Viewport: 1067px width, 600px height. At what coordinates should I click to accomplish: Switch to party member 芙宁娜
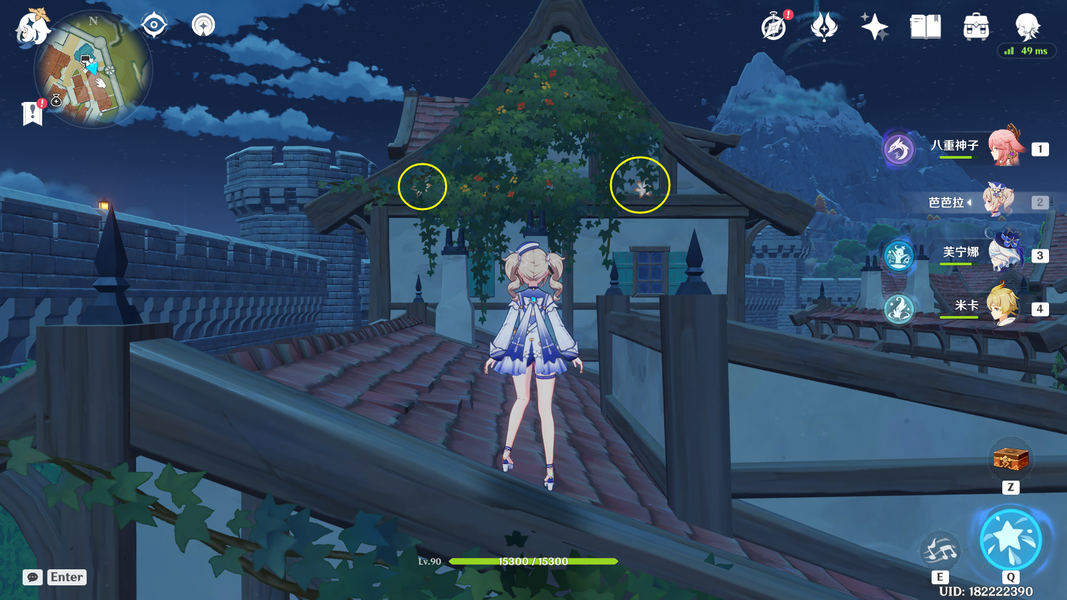pyautogui.click(x=1003, y=253)
